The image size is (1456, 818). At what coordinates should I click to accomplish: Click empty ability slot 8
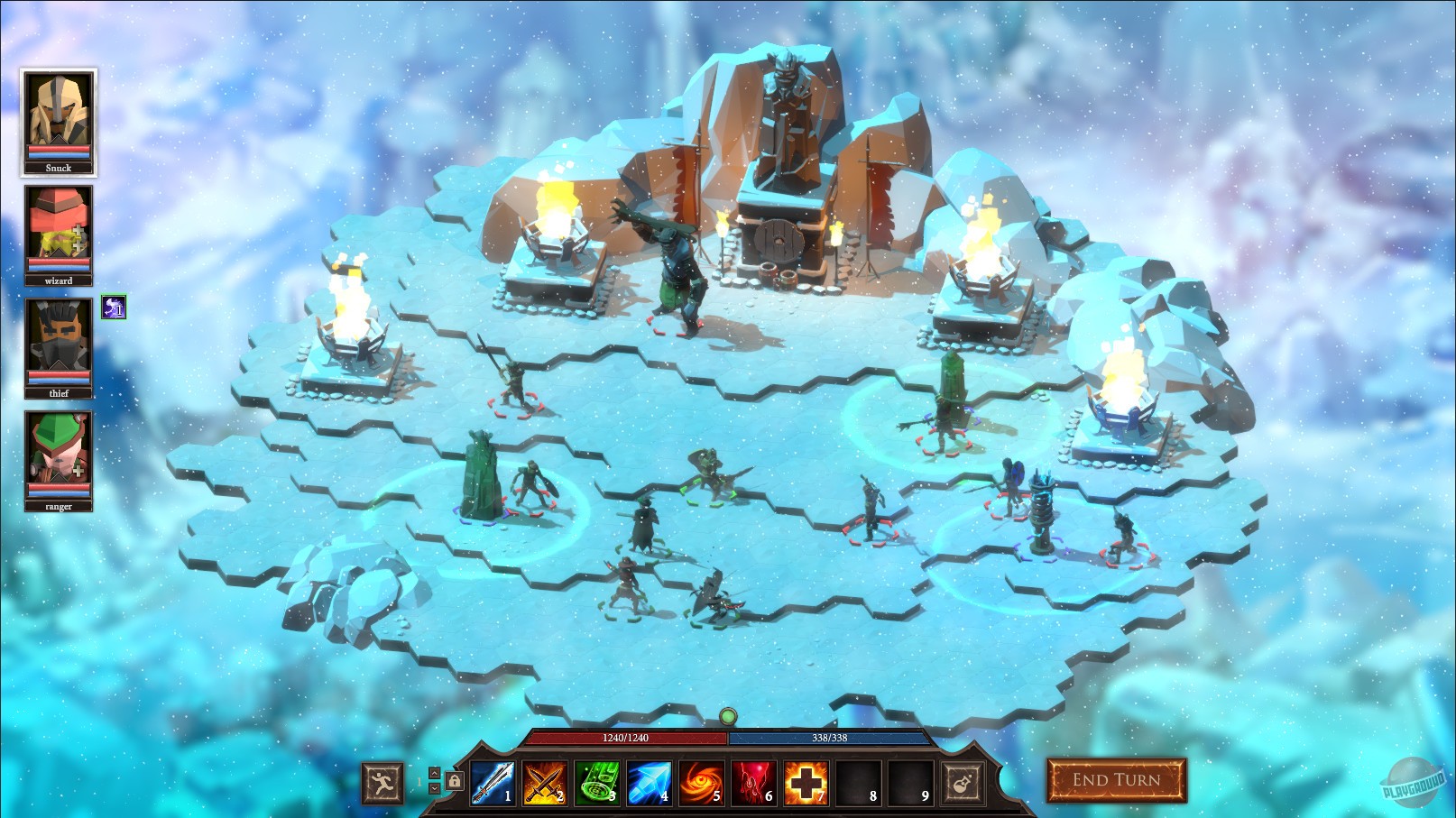pyautogui.click(x=855, y=782)
